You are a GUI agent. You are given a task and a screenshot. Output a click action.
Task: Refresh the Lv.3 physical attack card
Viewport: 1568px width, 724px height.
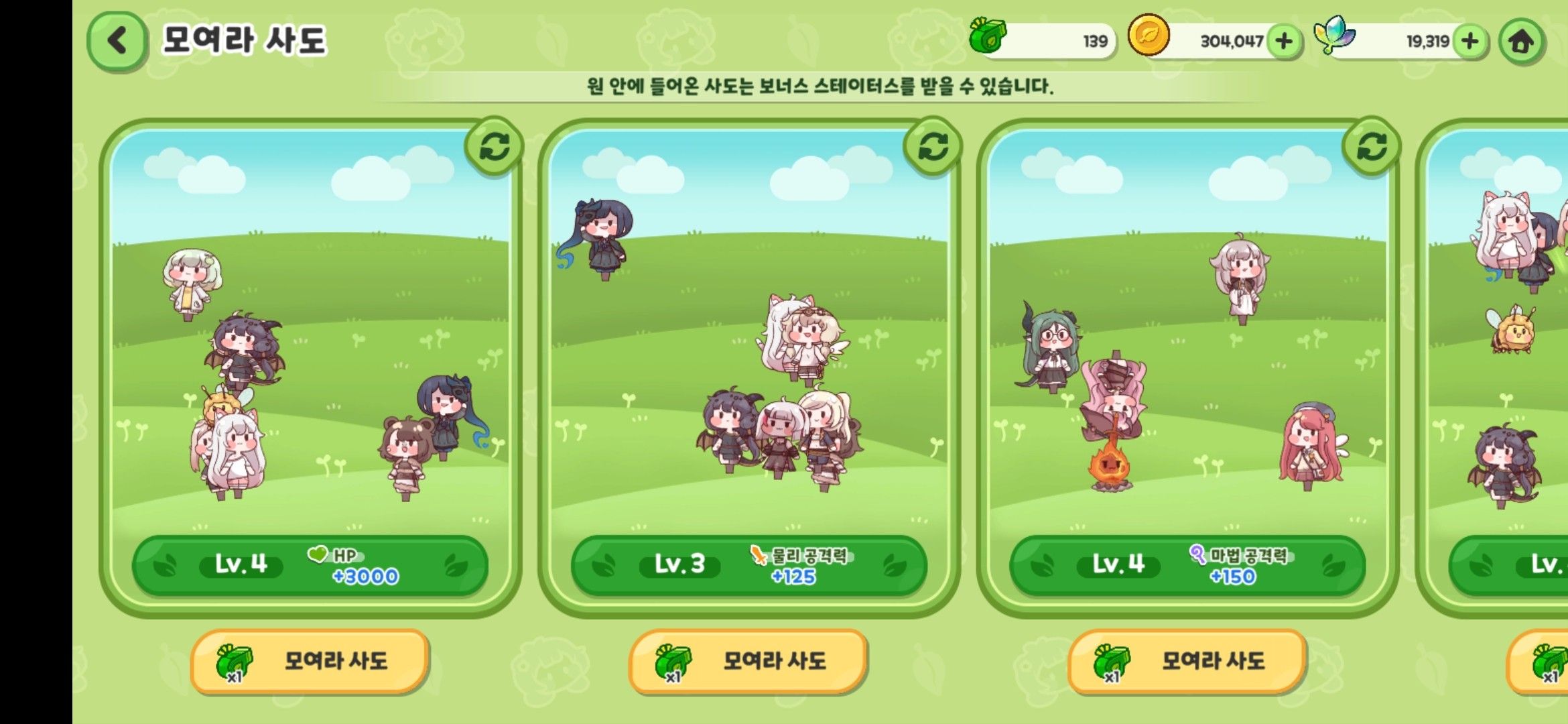click(933, 147)
